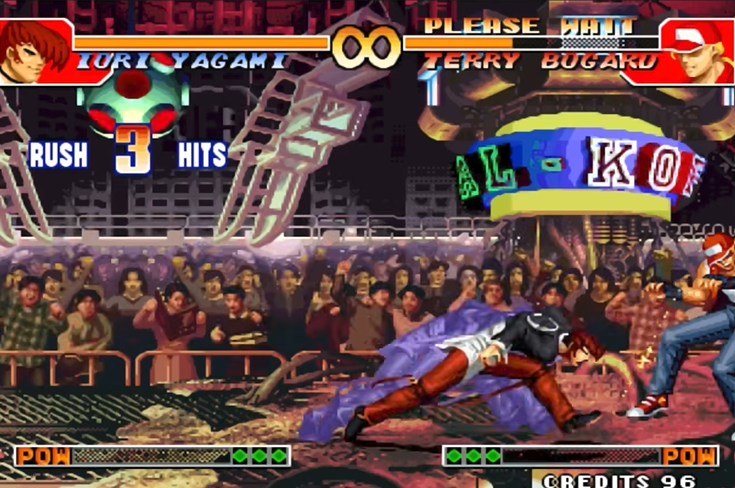Select Terry Bogard's character portrait
The height and width of the screenshot is (488, 735).
(699, 50)
